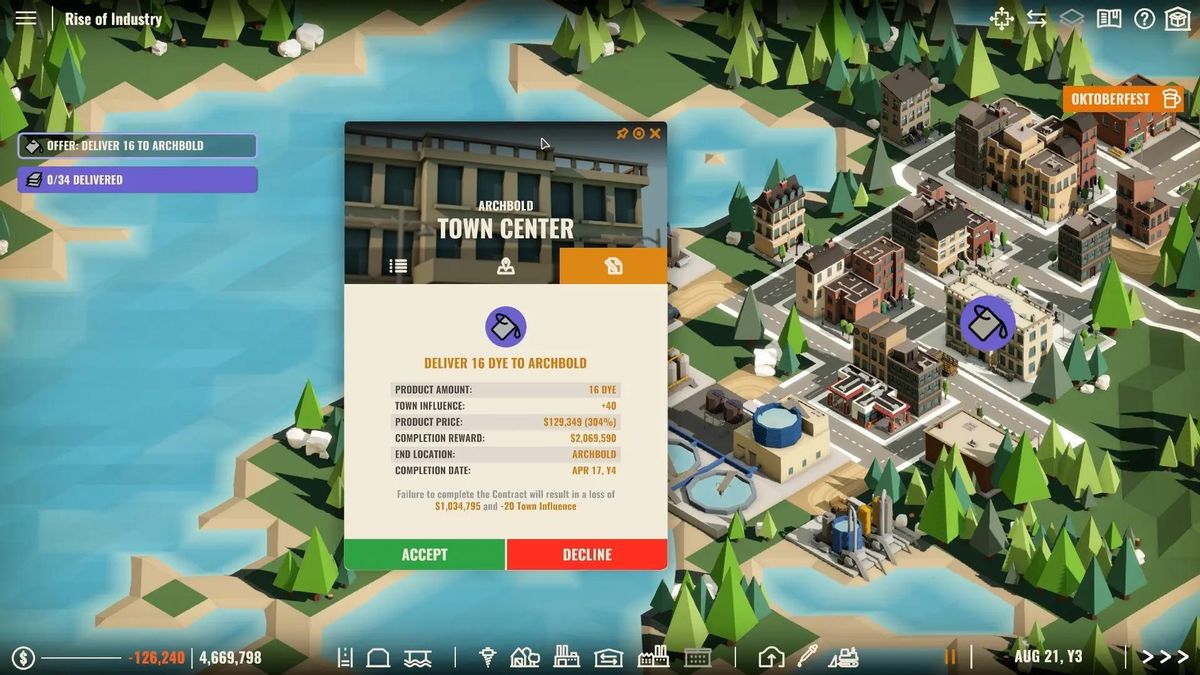Image resolution: width=1200 pixels, height=675 pixels.
Task: Open the warehouse box icon
Action: tap(1177, 19)
